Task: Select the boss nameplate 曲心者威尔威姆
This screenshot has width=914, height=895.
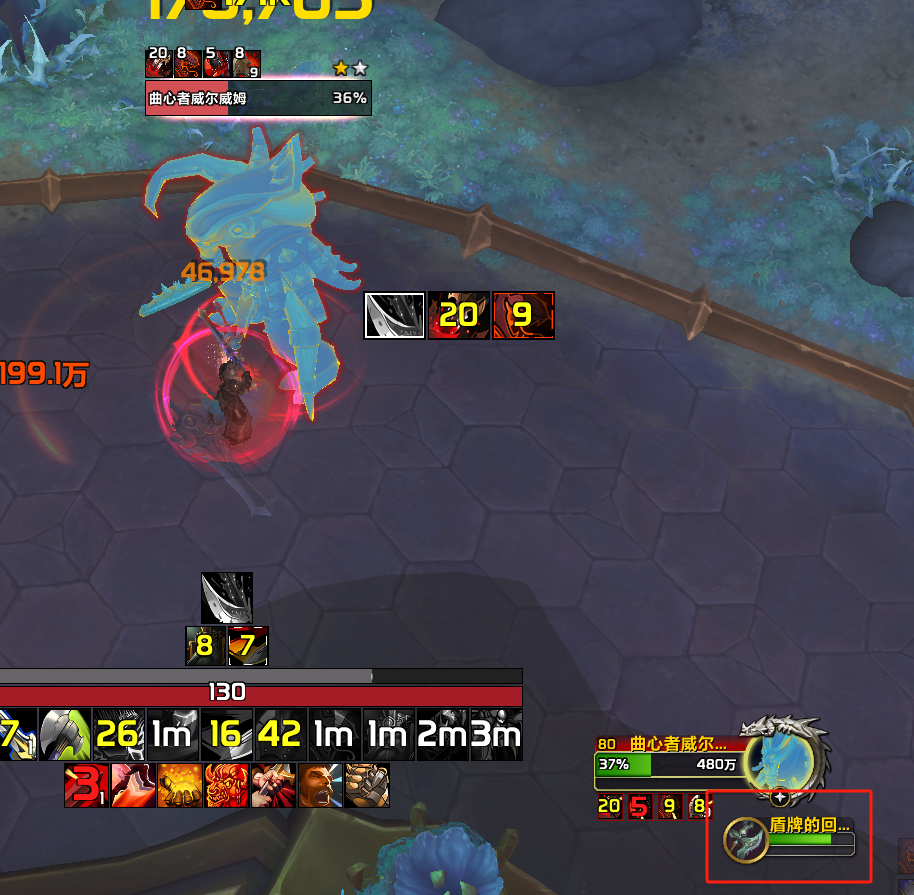Action: point(258,98)
